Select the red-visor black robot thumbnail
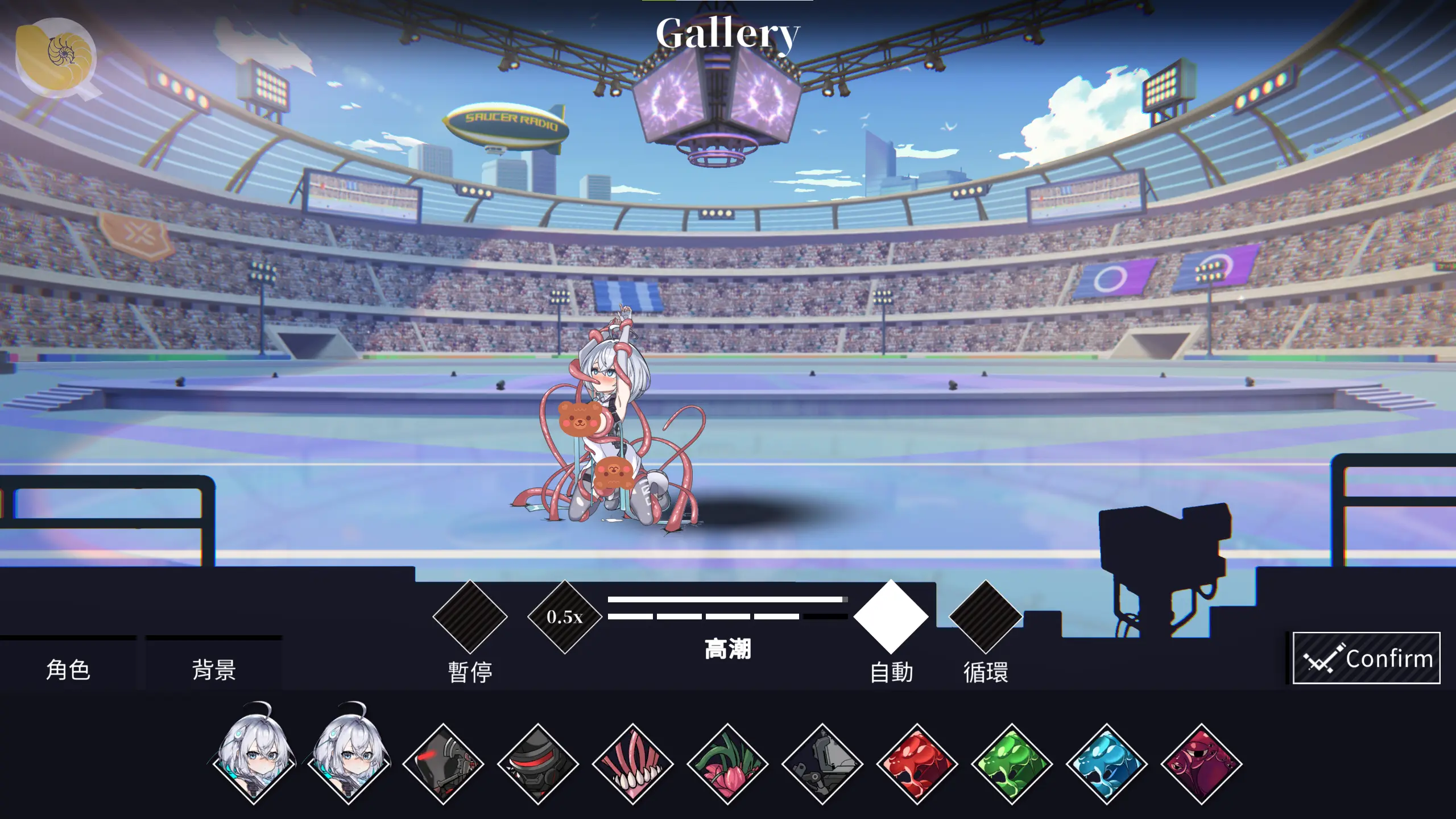 tap(538, 764)
